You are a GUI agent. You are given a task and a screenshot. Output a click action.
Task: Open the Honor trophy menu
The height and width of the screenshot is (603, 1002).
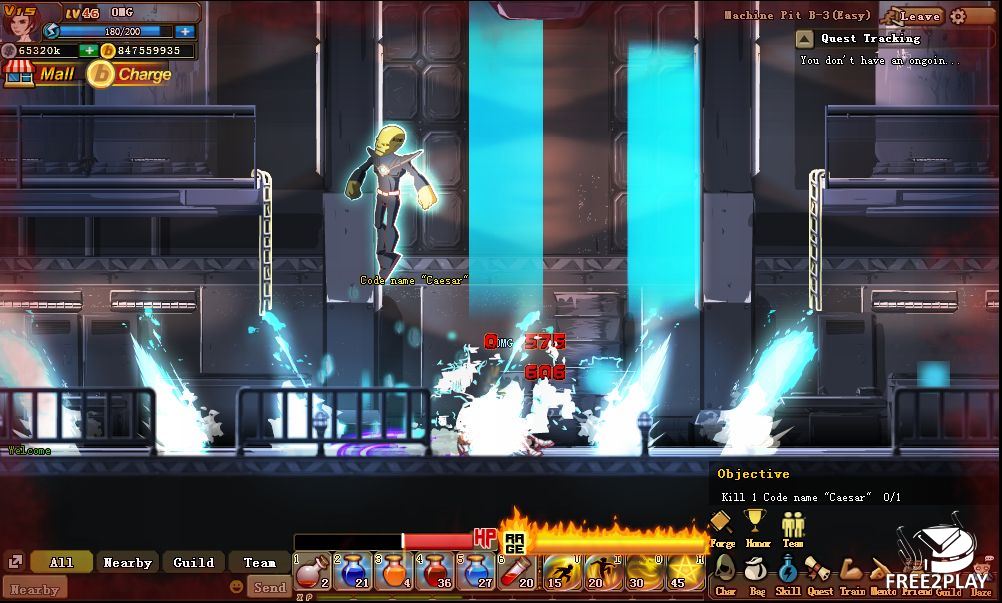pyautogui.click(x=755, y=525)
